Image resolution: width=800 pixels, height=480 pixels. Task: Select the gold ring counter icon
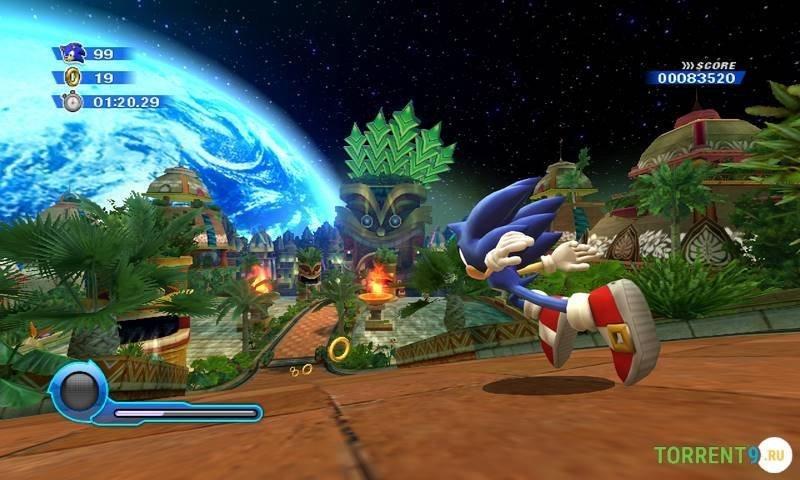click(72, 77)
